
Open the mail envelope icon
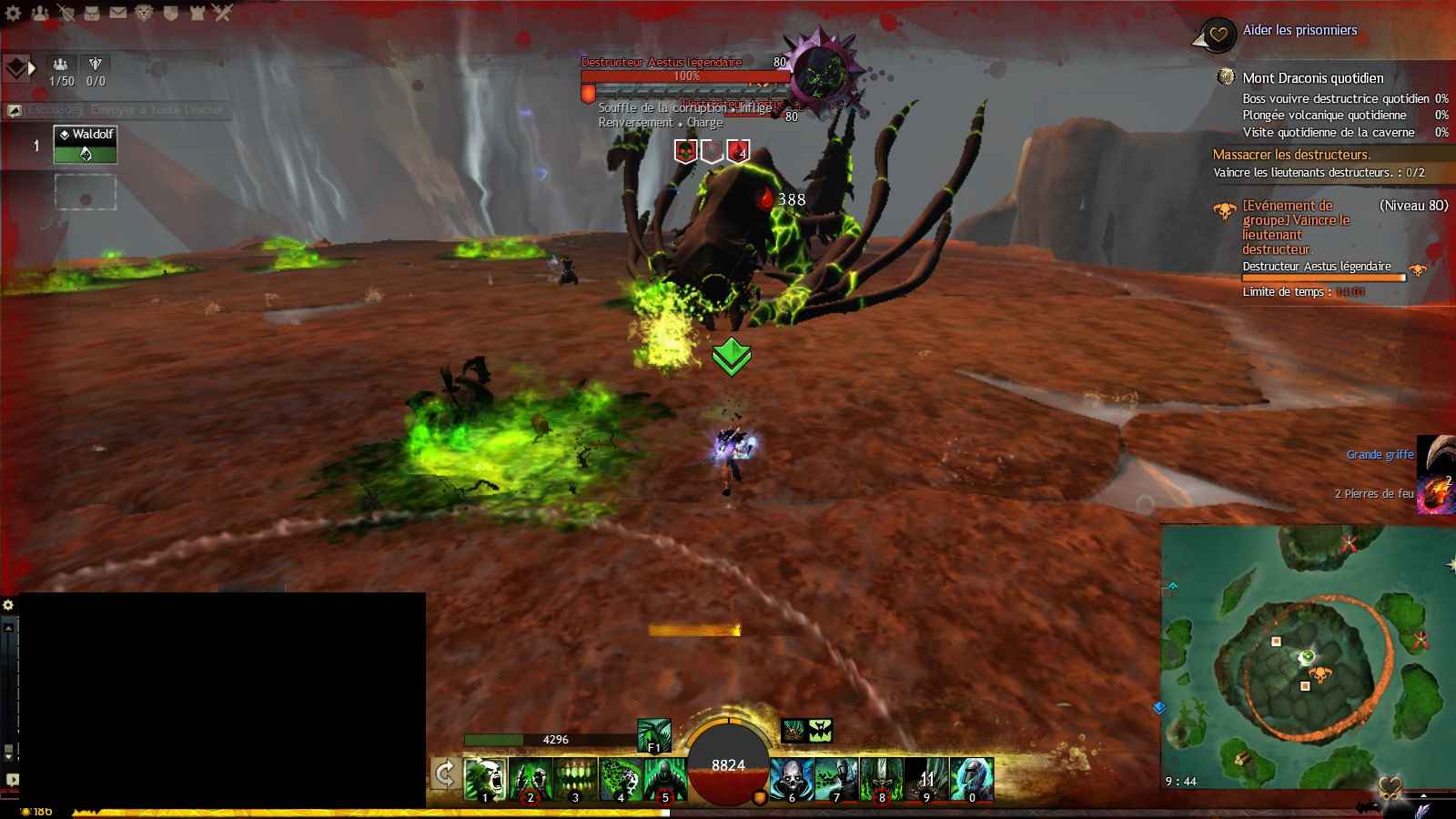tap(118, 13)
